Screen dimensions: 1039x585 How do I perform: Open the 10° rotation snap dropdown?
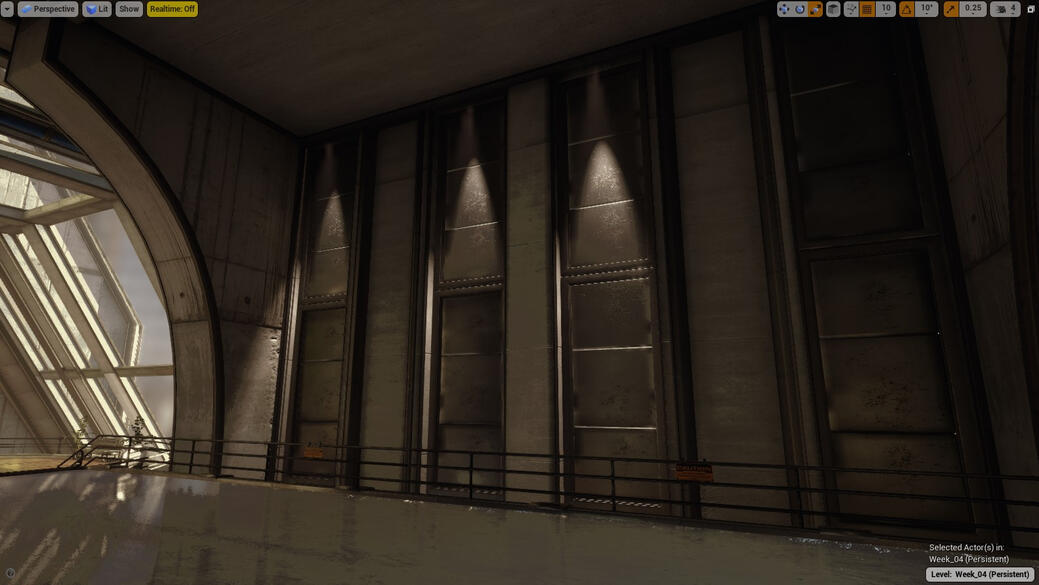pos(927,9)
